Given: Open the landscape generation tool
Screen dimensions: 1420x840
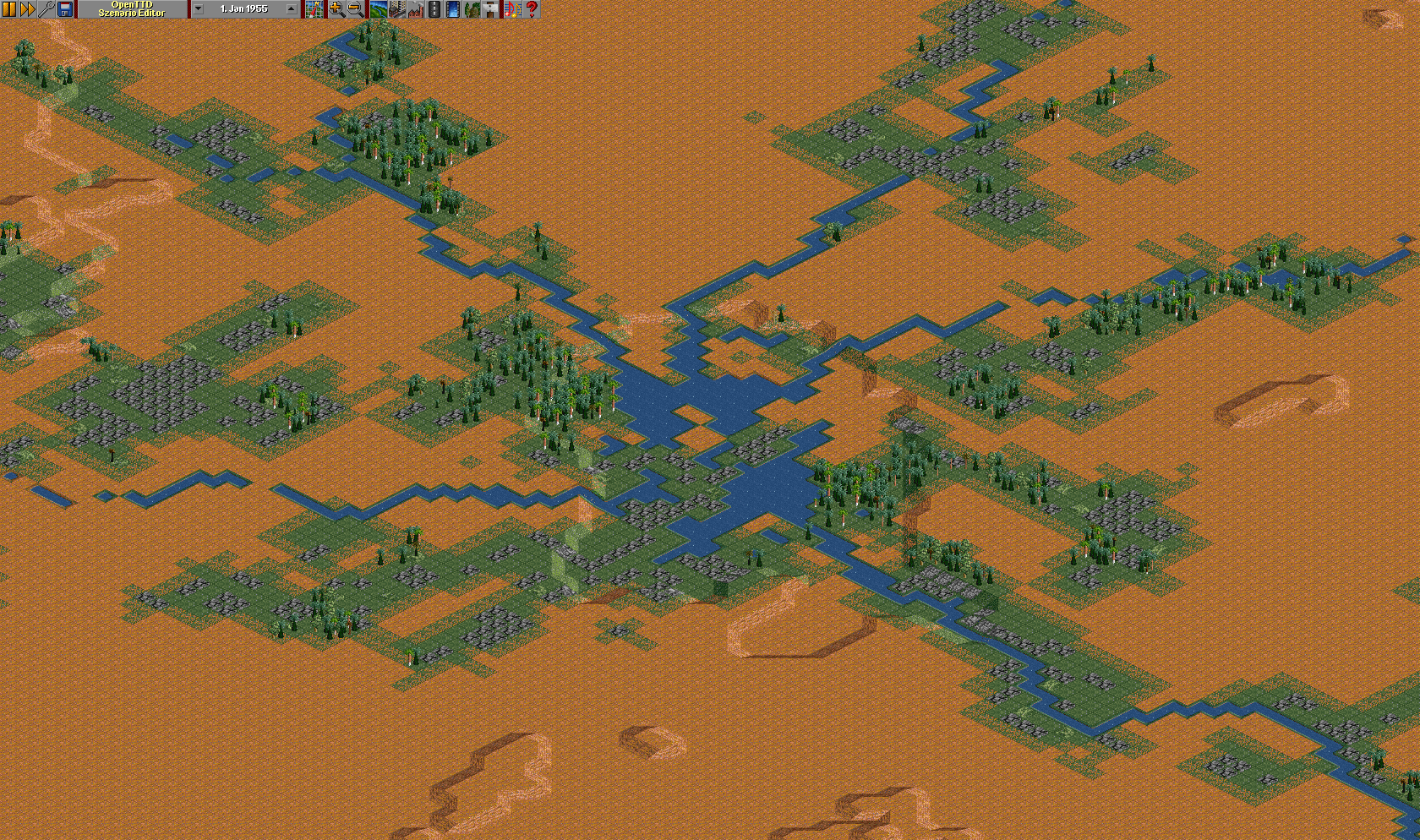Looking at the screenshot, I should coord(378,9).
